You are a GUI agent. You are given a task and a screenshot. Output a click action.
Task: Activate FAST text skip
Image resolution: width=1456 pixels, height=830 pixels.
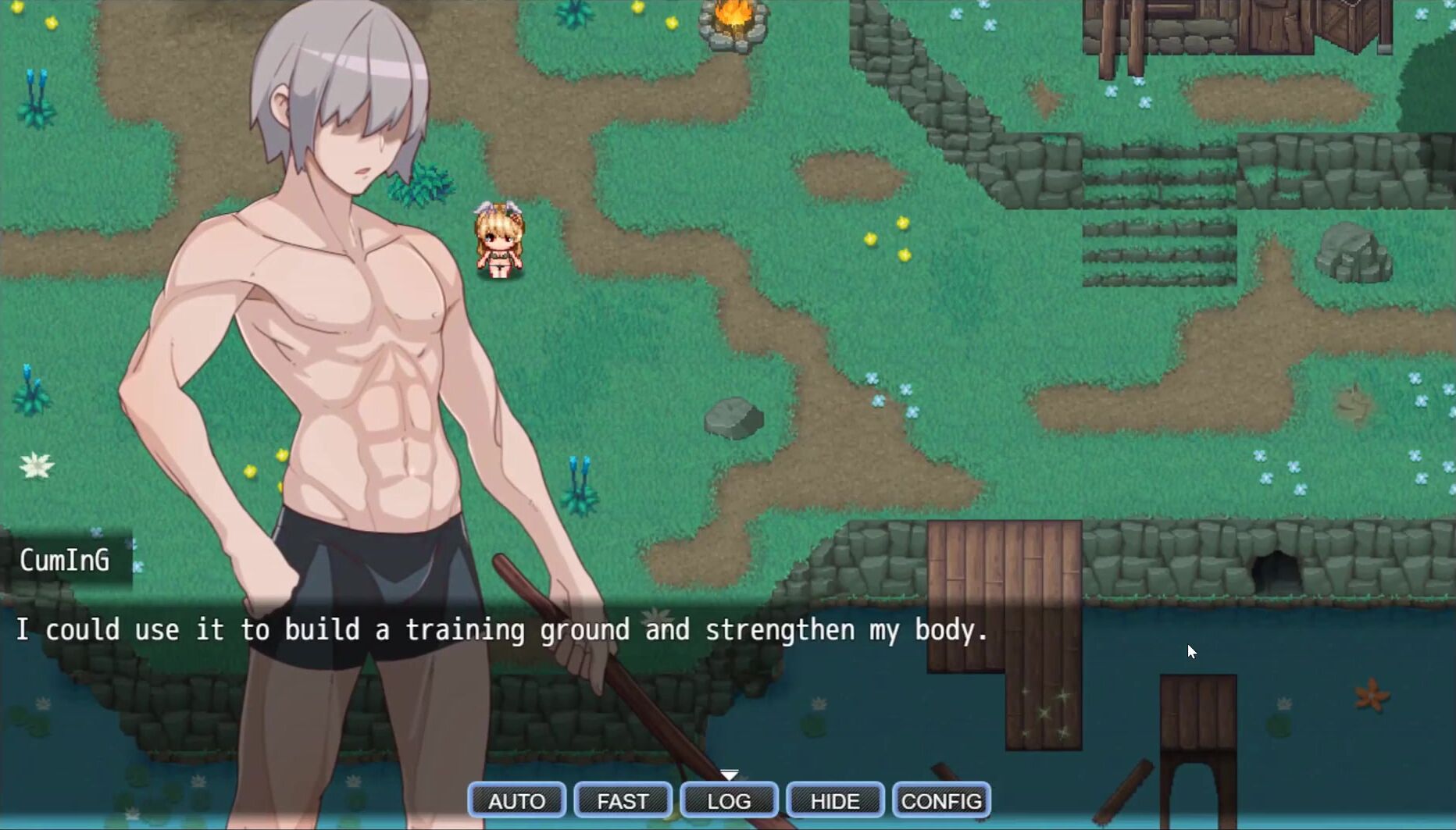coord(623,800)
